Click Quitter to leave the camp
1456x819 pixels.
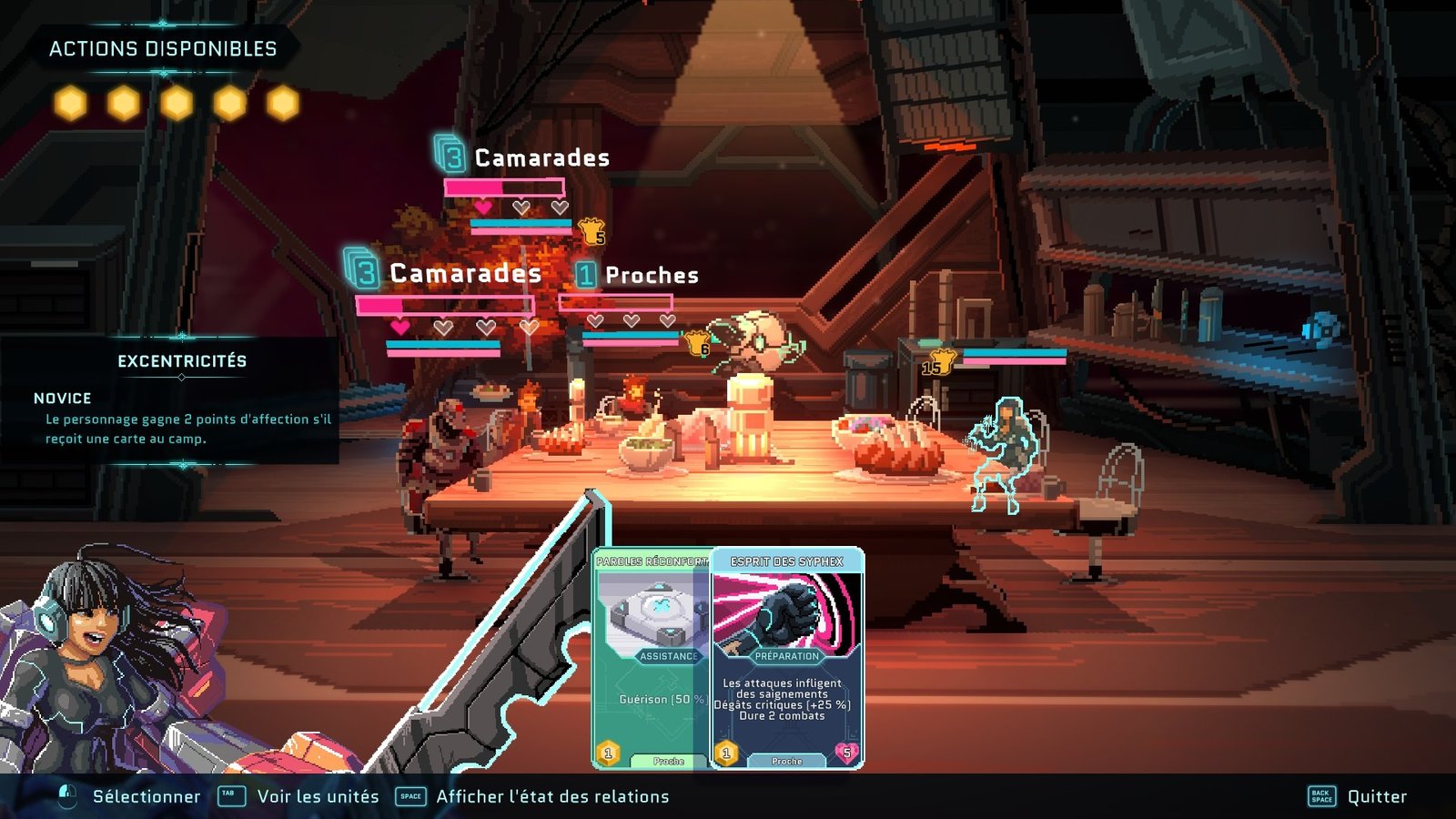pos(1376,796)
